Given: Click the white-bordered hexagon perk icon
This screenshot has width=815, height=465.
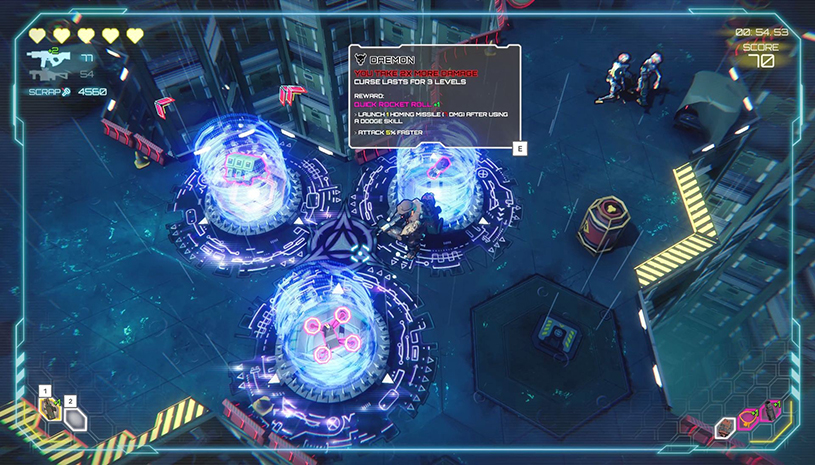Looking at the screenshot, I should coord(726,428).
